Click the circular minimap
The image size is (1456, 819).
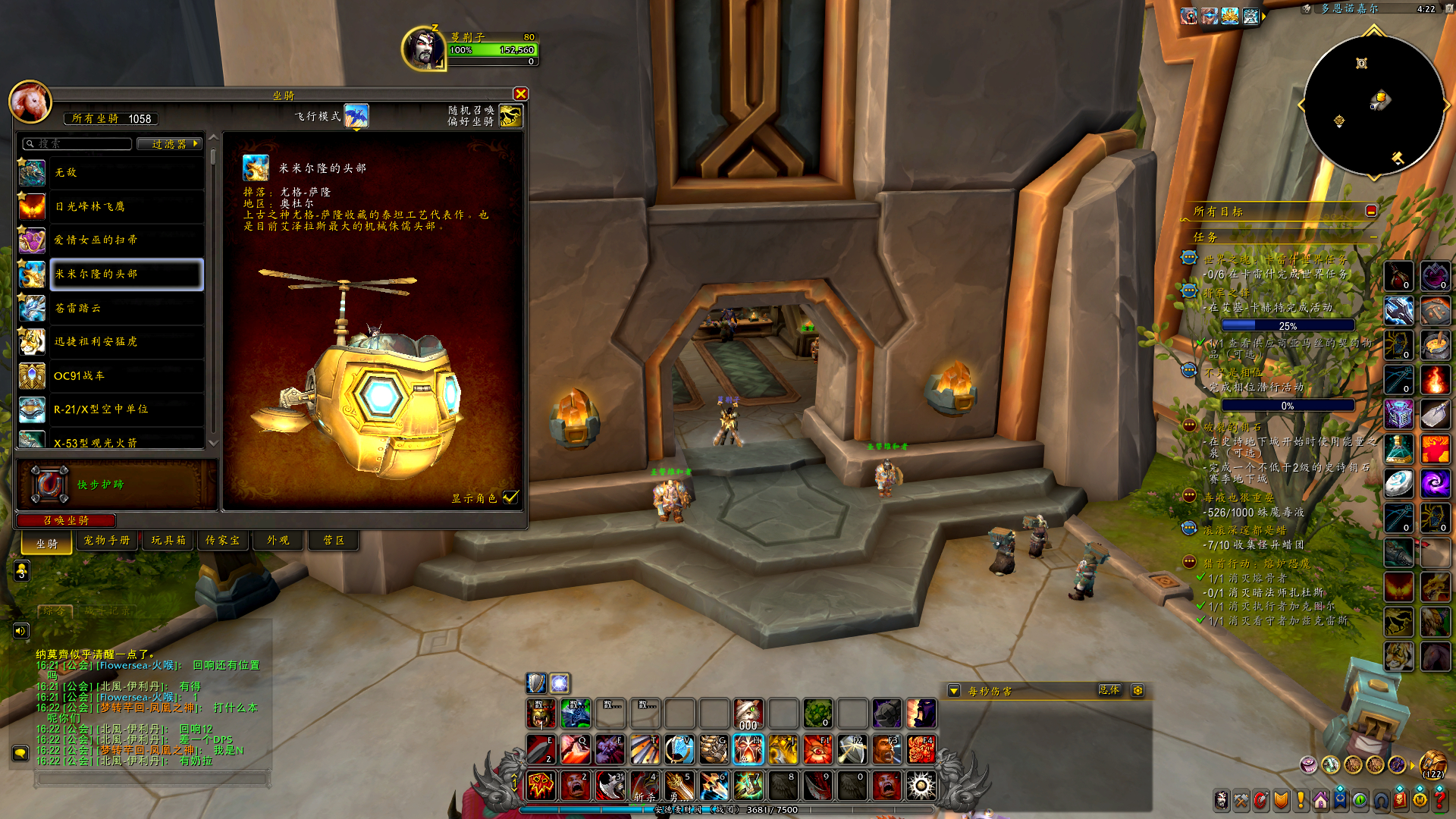pyautogui.click(x=1373, y=105)
